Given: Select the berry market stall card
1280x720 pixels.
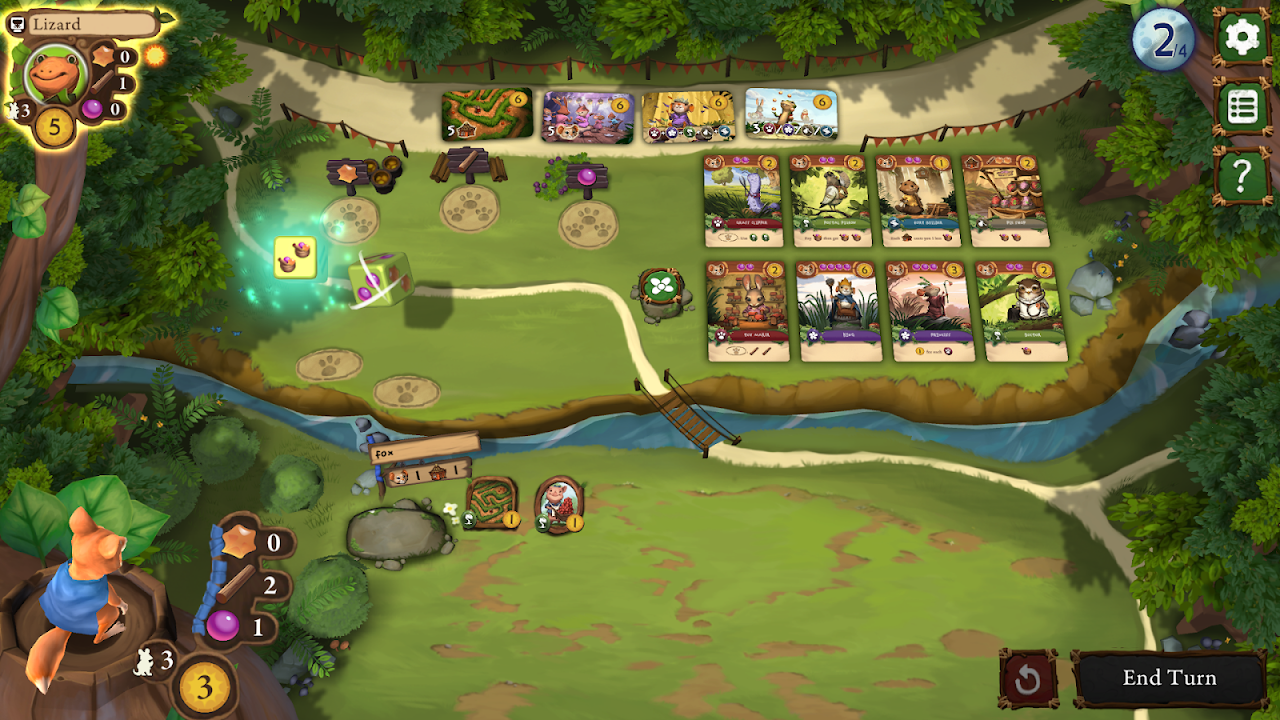Looking at the screenshot, I should 1006,200.
